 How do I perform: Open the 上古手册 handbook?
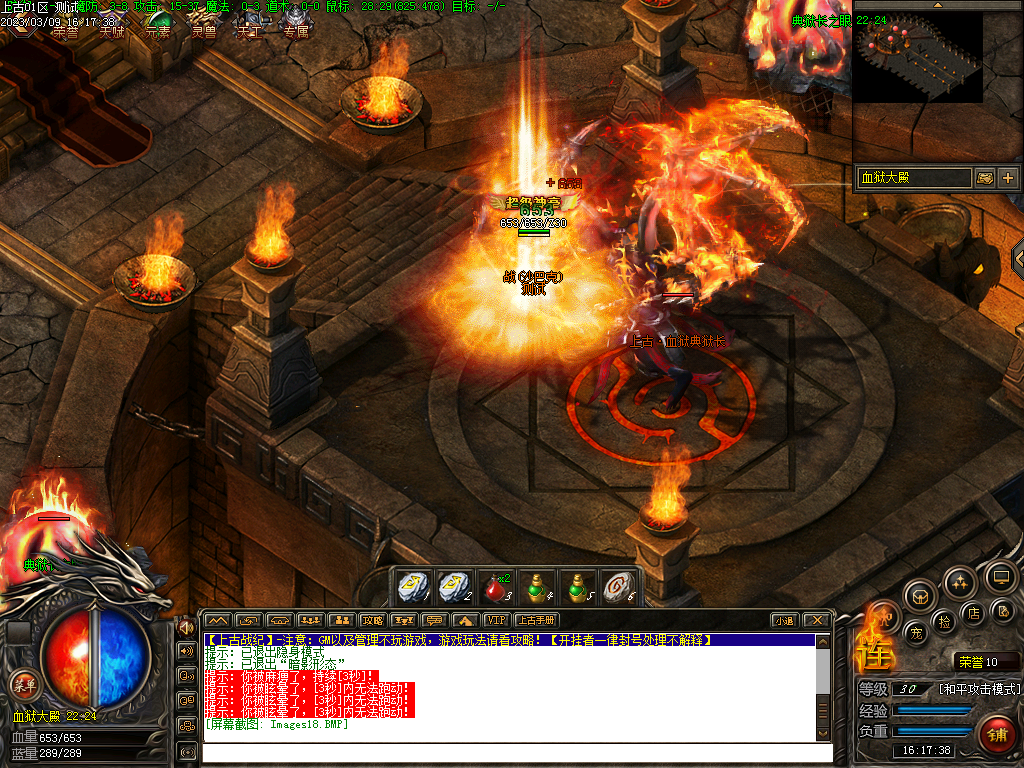[x=536, y=620]
